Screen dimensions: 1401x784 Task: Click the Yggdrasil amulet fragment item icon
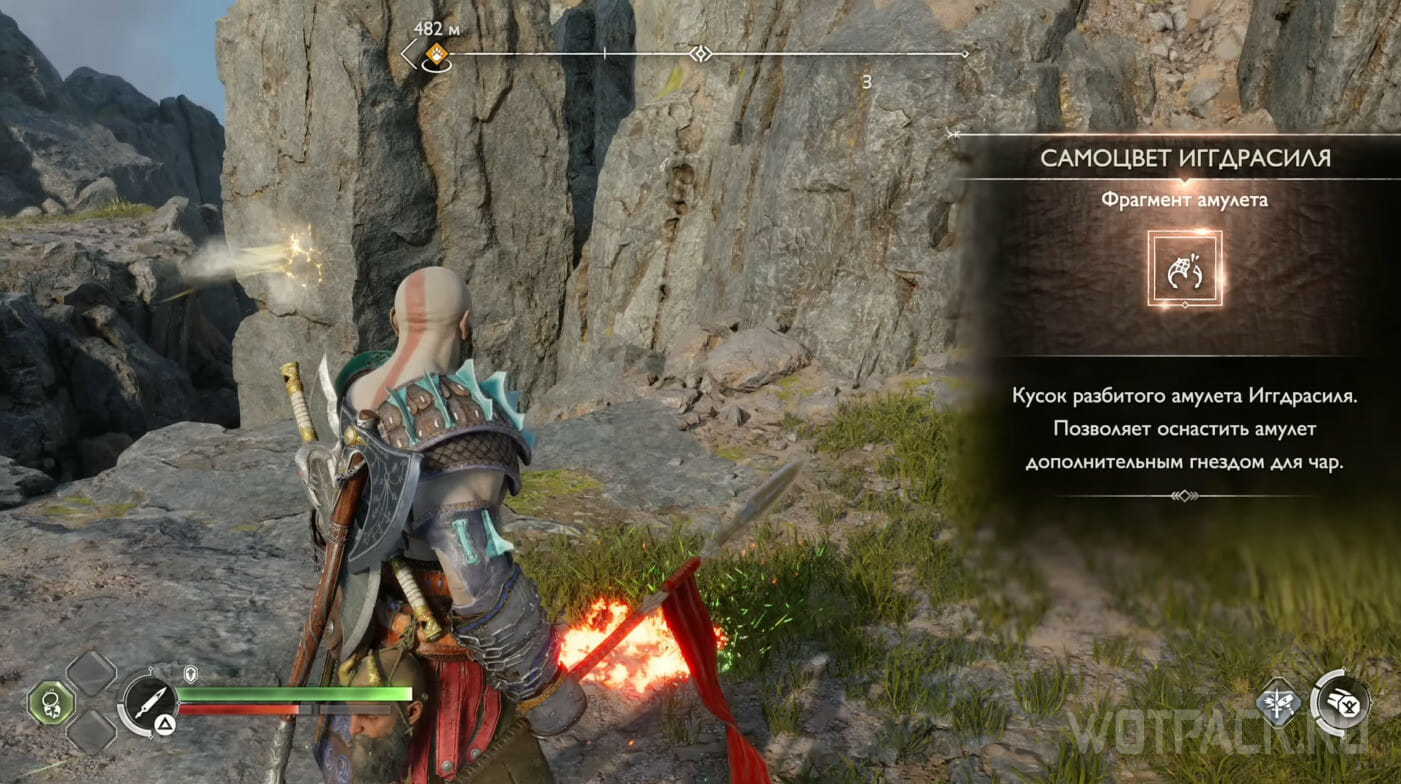[1184, 268]
